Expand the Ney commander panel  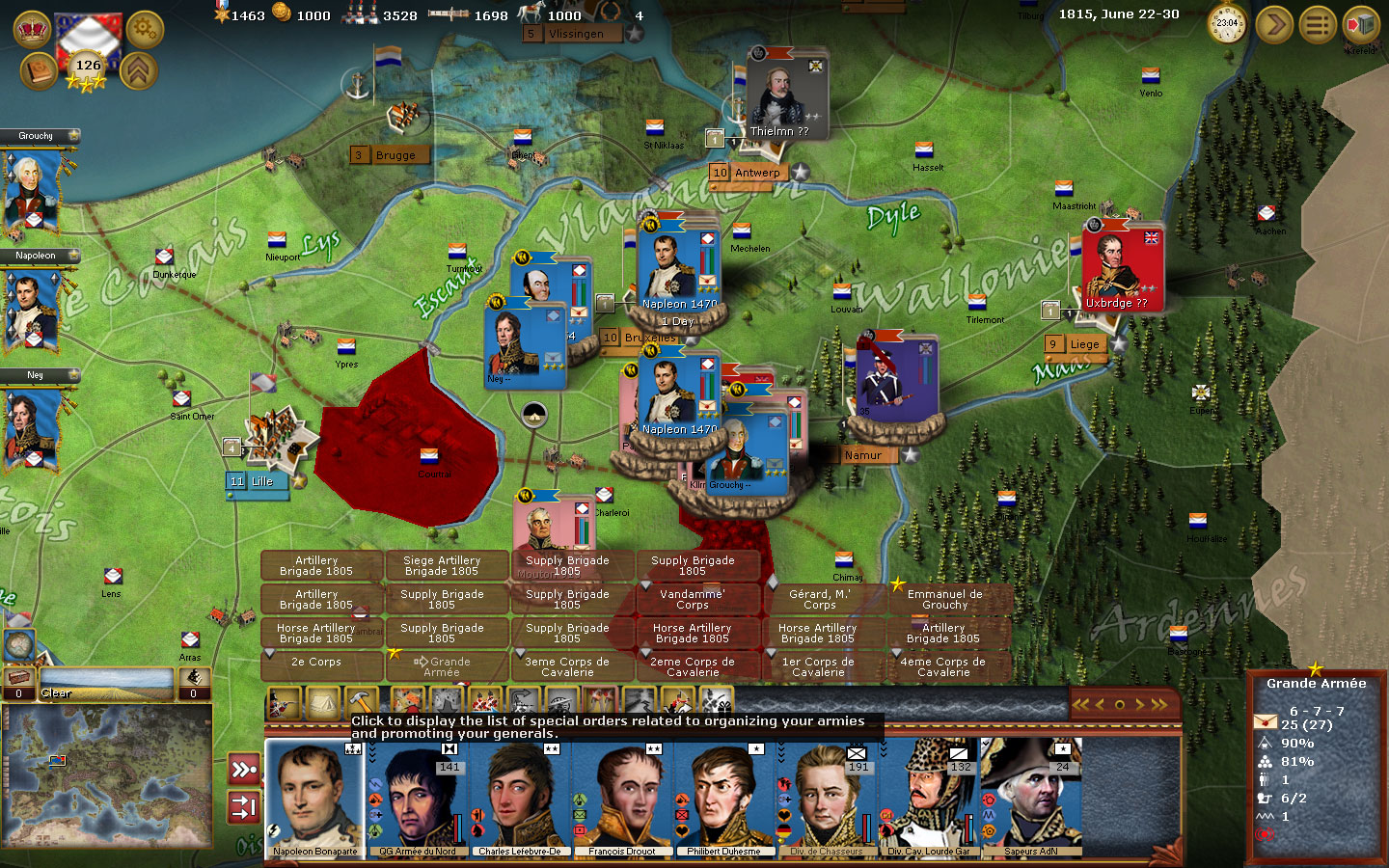point(39,375)
